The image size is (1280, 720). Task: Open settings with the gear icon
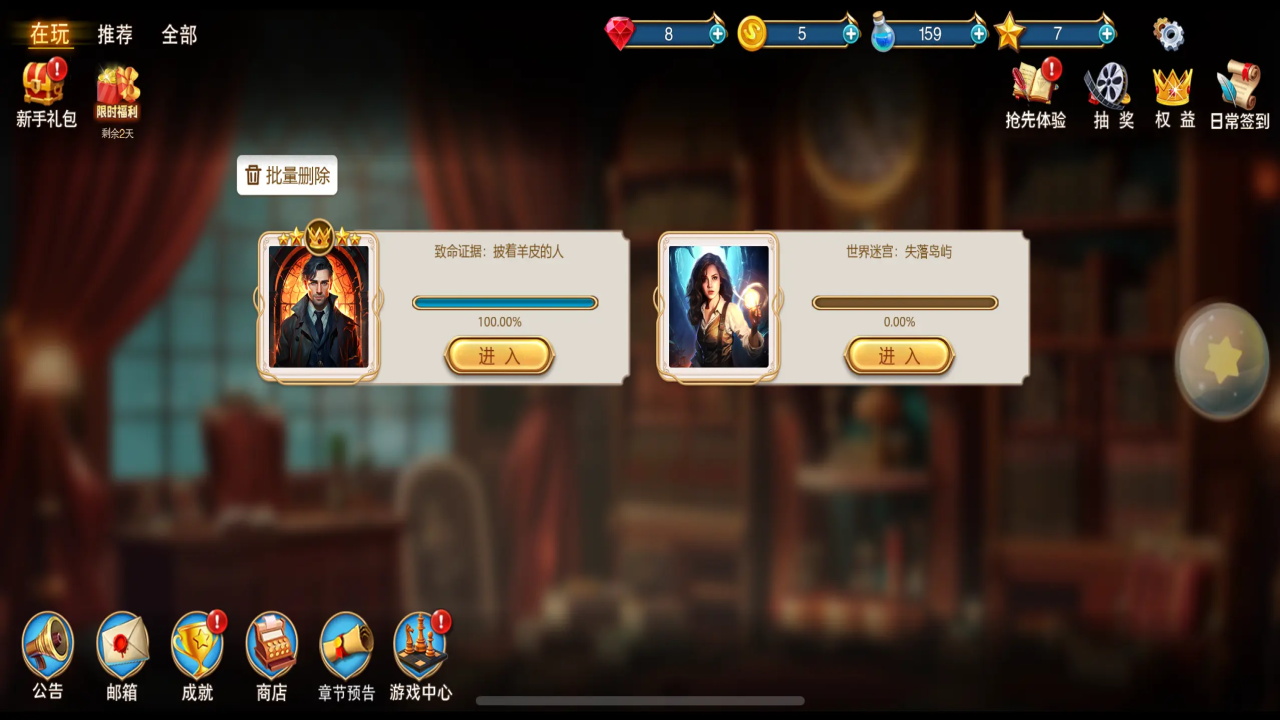pyautogui.click(x=1168, y=34)
